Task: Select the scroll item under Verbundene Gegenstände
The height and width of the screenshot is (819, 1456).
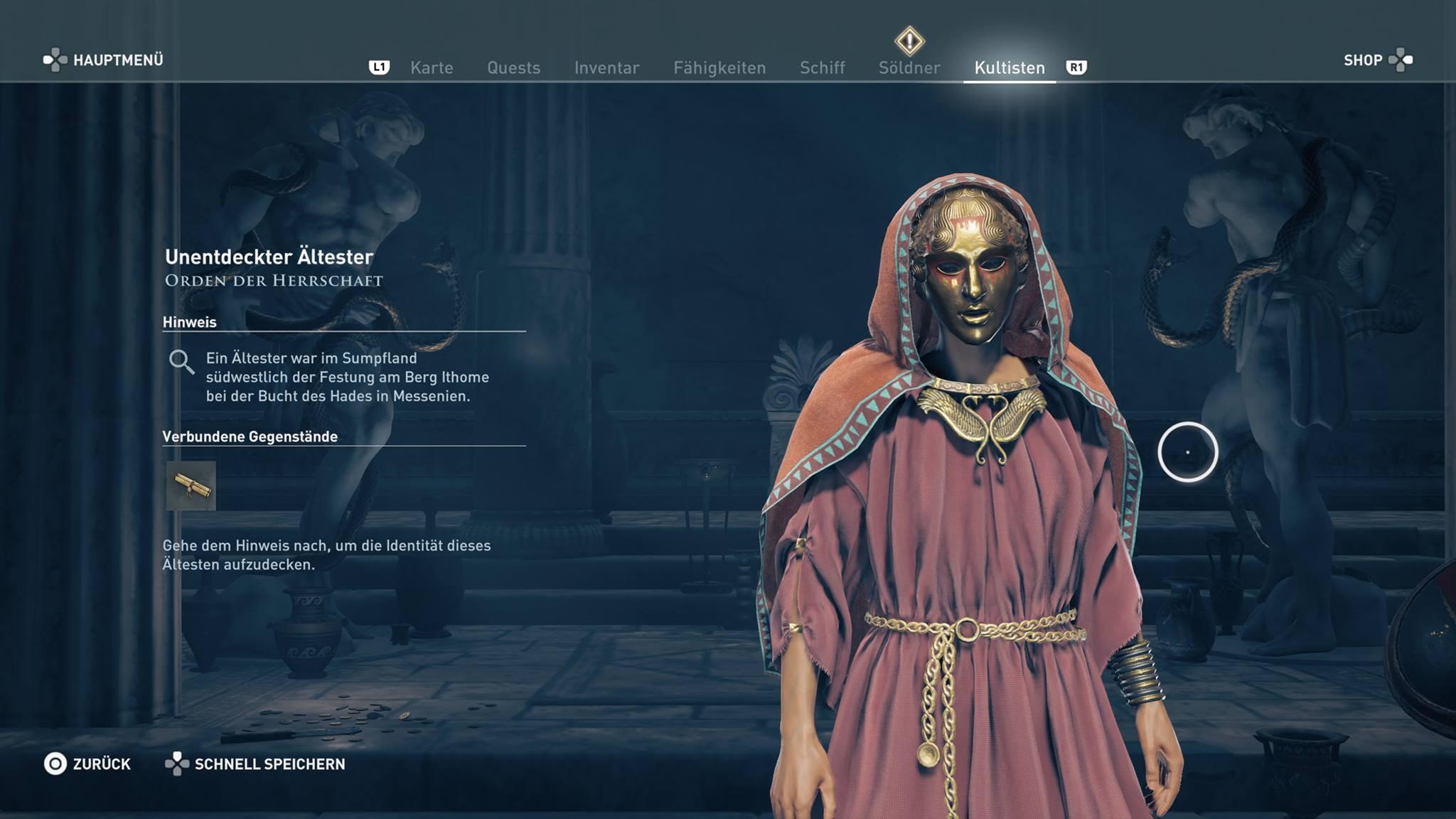Action: [x=191, y=486]
